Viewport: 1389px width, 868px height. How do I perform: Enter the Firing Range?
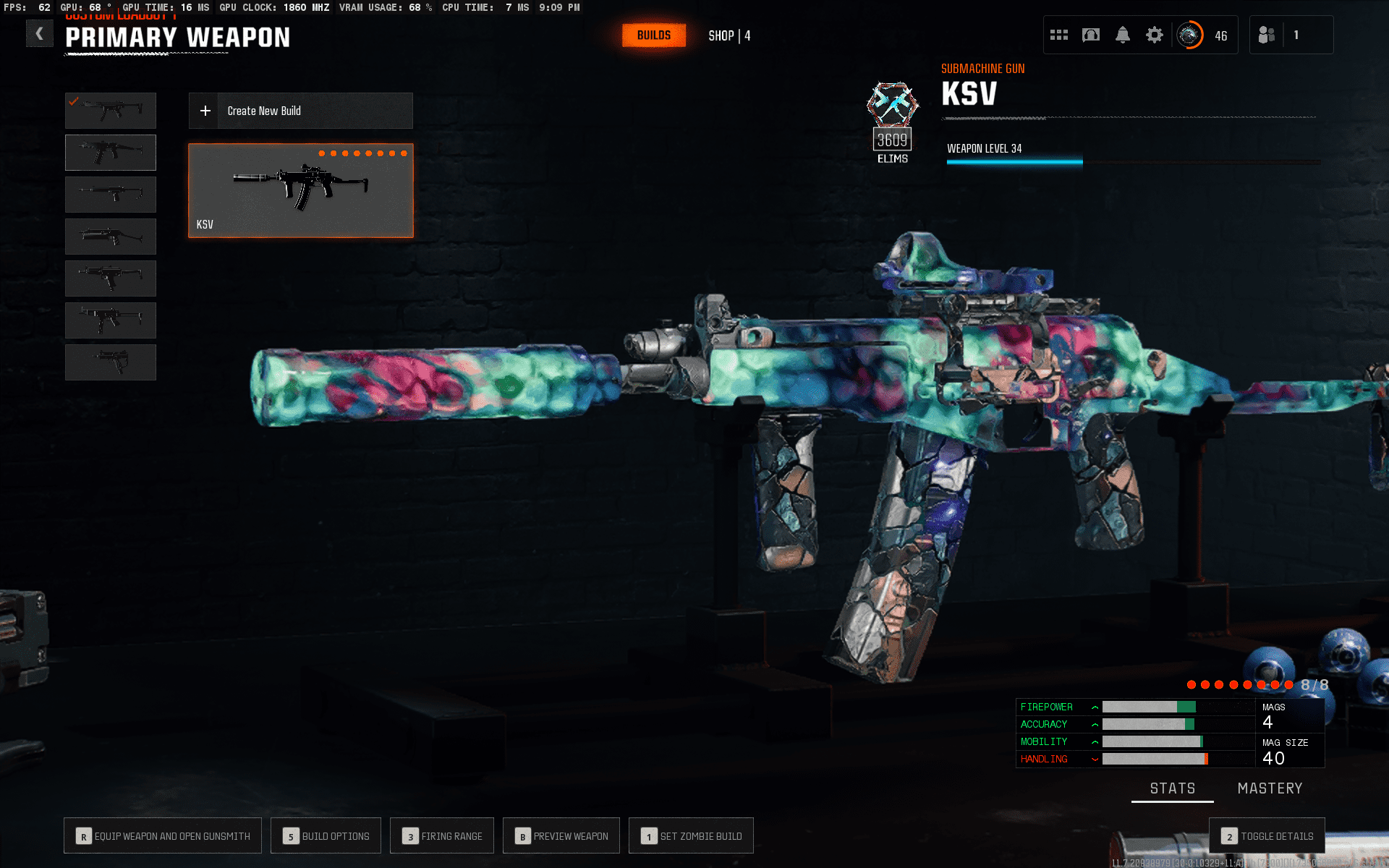(441, 836)
